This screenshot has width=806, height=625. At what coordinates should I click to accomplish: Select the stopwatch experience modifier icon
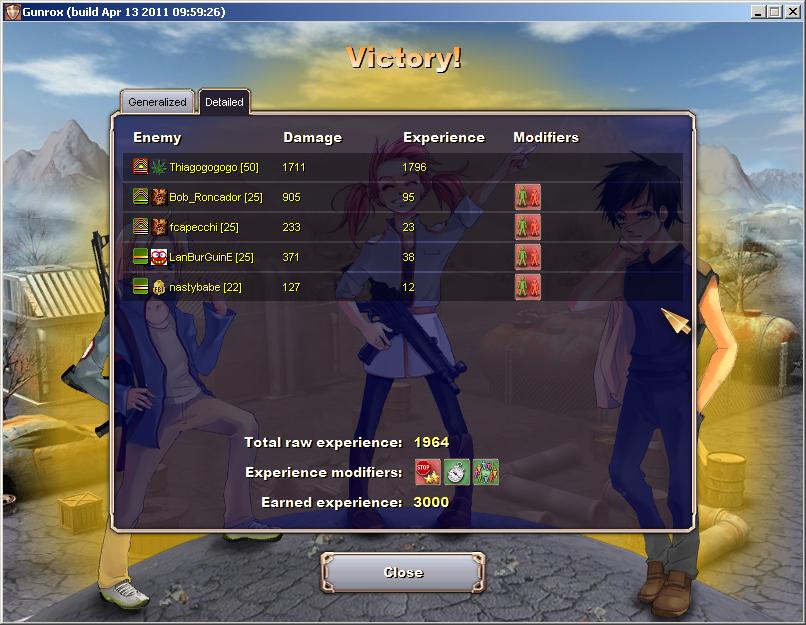click(457, 471)
